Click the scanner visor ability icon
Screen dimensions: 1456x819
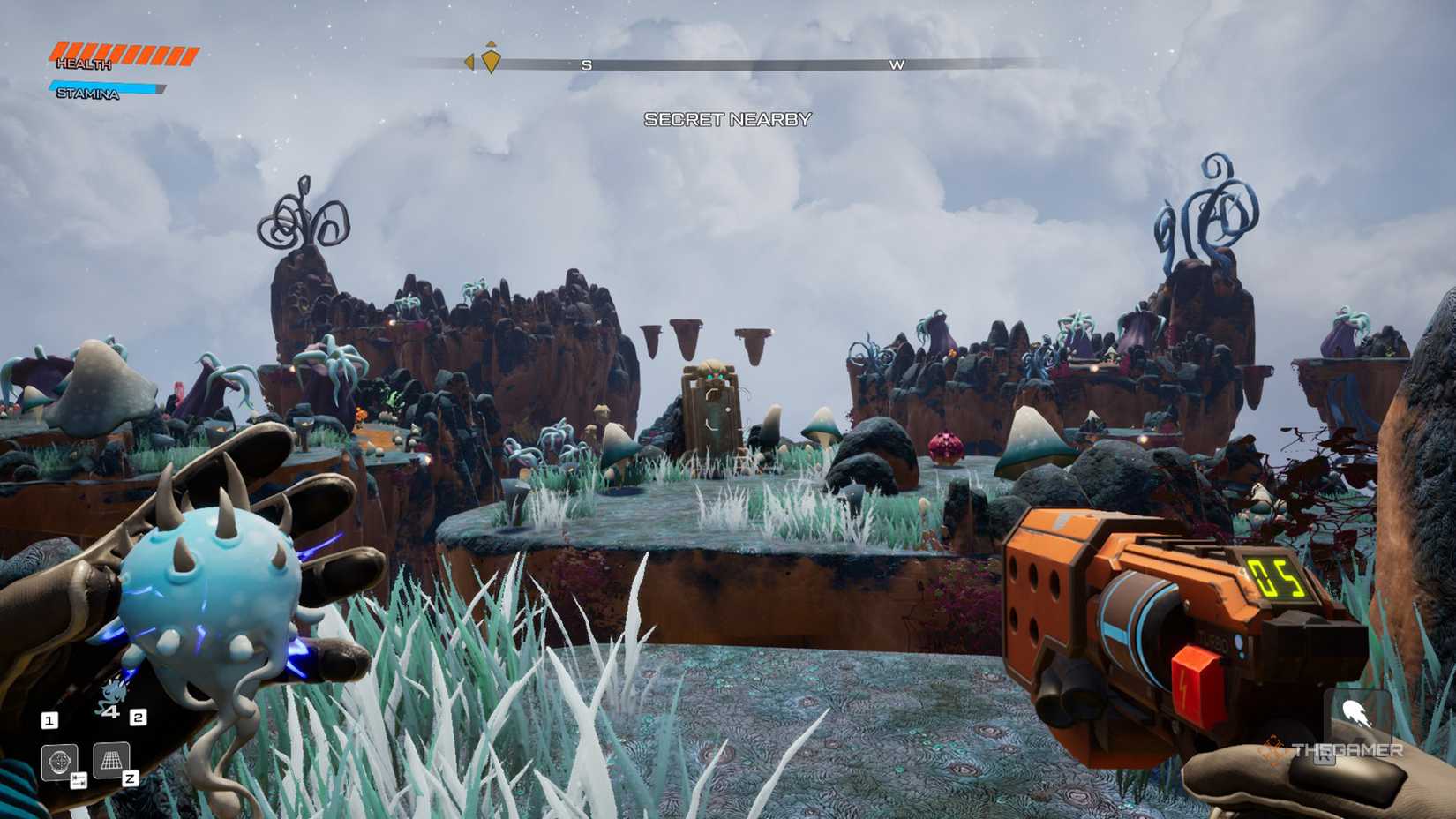[x=60, y=760]
